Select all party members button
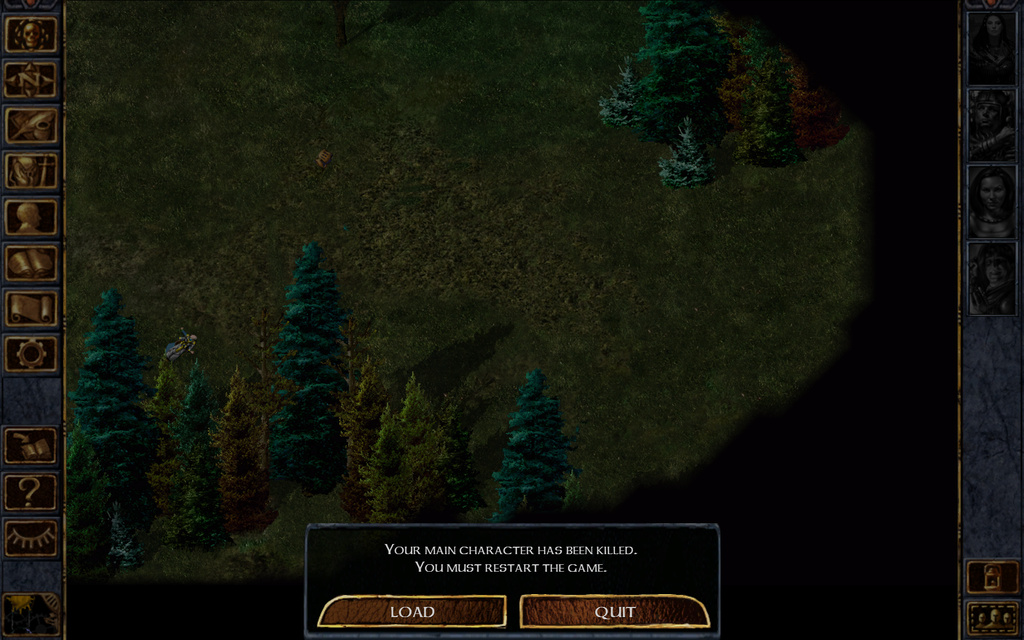 [x=991, y=617]
